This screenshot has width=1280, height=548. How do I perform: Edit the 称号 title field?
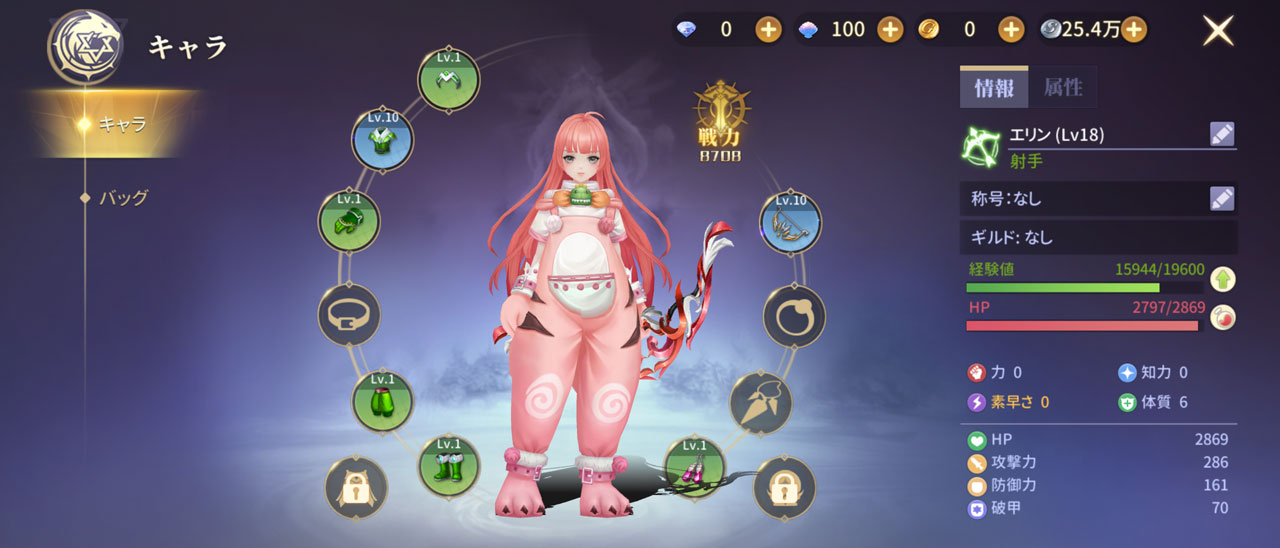[1222, 198]
